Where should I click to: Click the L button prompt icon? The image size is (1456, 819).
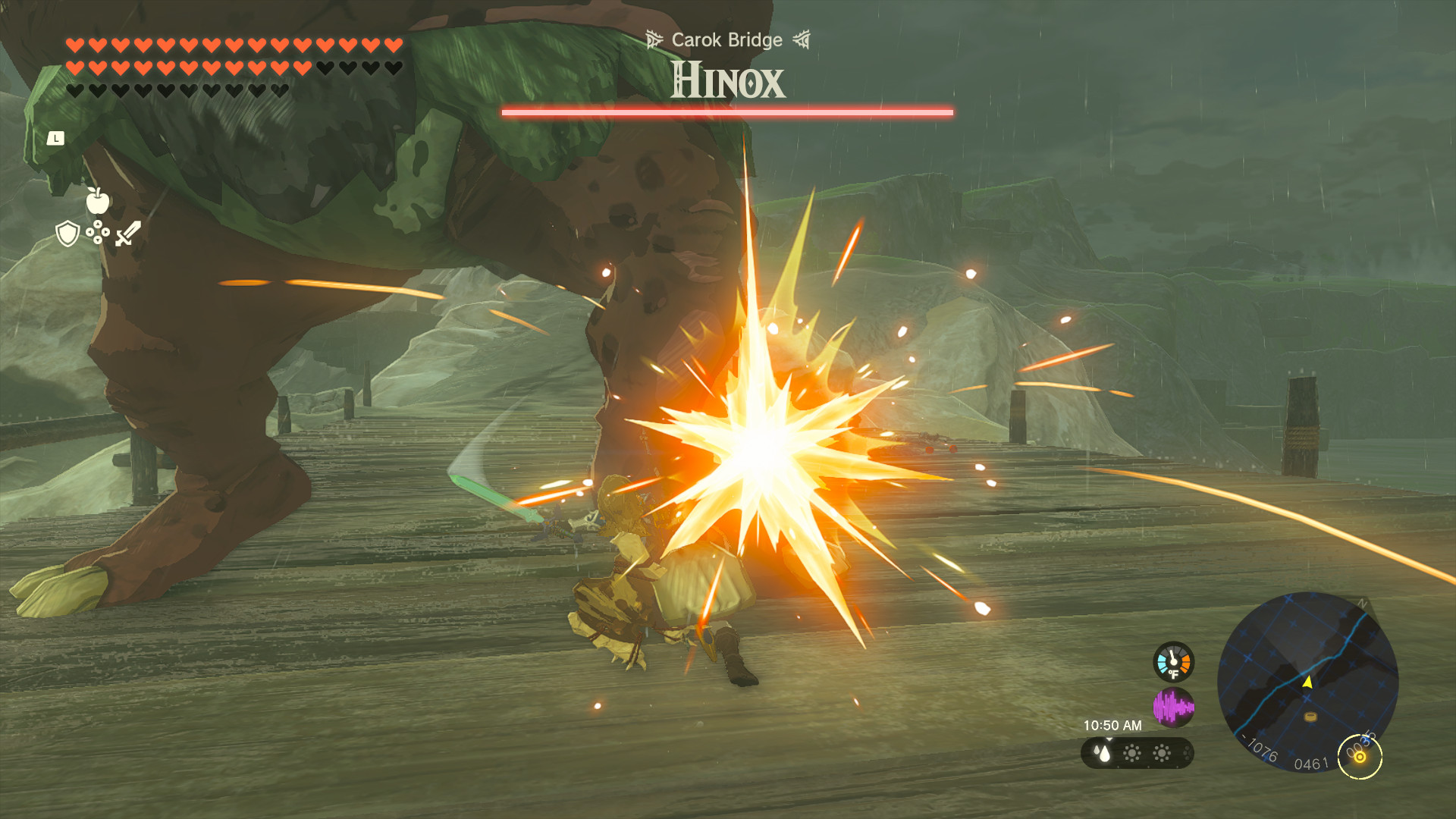(x=57, y=137)
